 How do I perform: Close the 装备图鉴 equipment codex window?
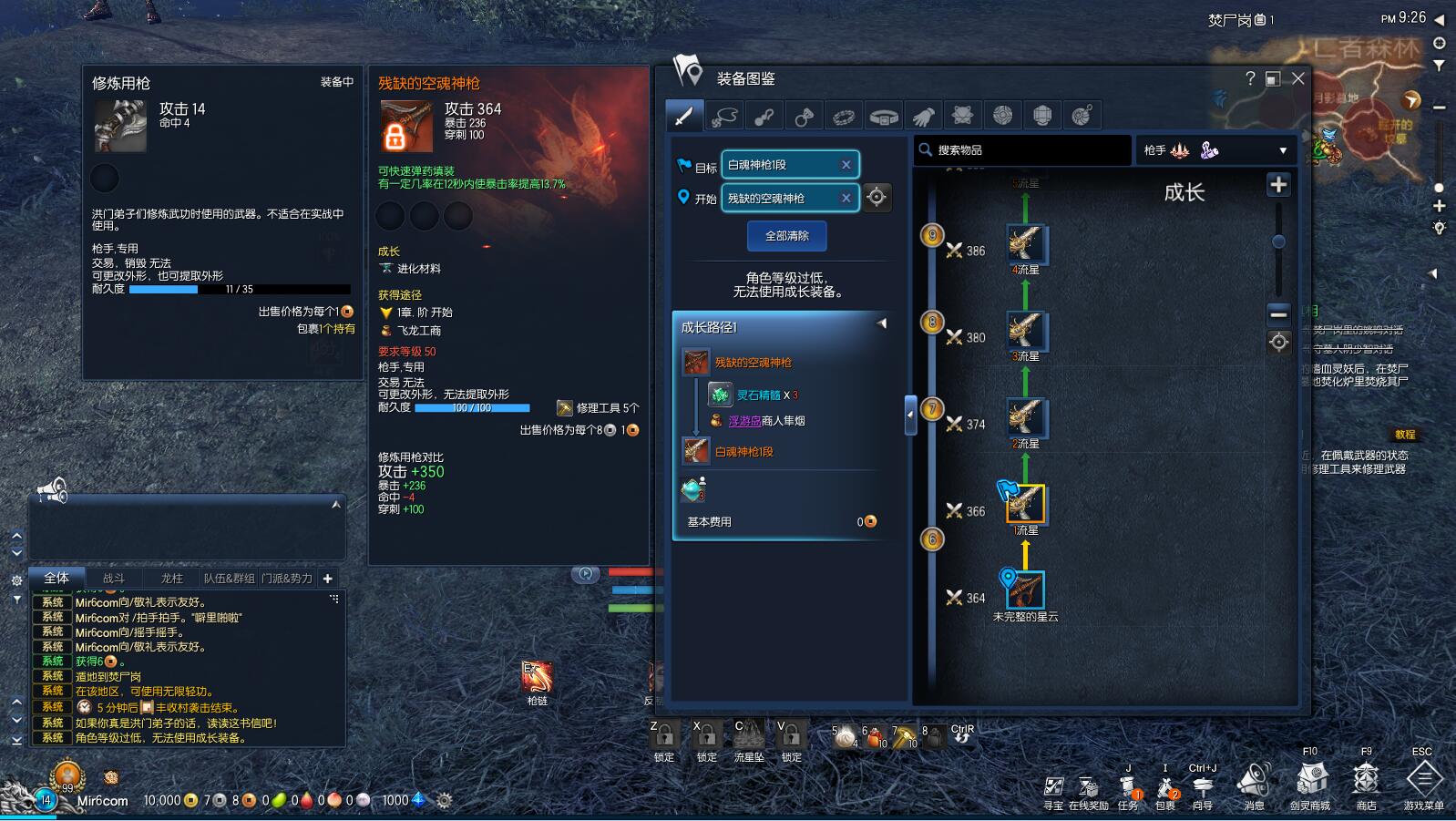tap(1298, 78)
